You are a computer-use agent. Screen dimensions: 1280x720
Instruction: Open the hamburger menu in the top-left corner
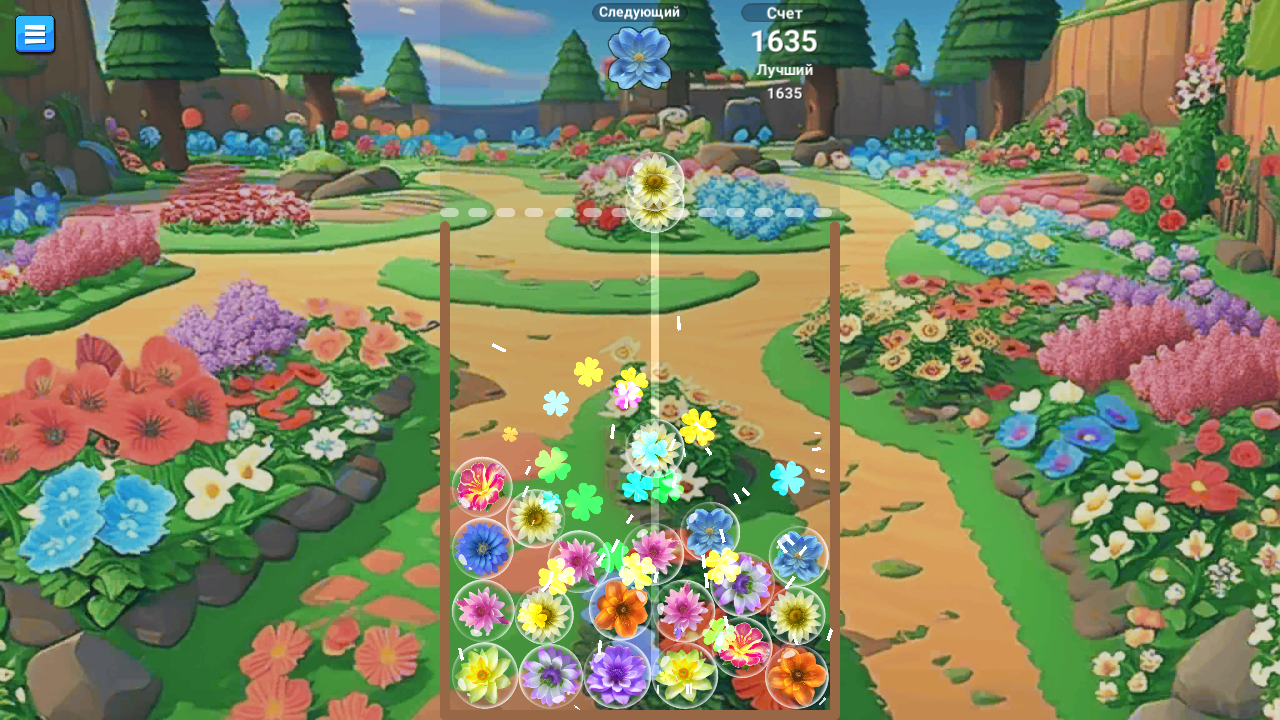coord(35,33)
